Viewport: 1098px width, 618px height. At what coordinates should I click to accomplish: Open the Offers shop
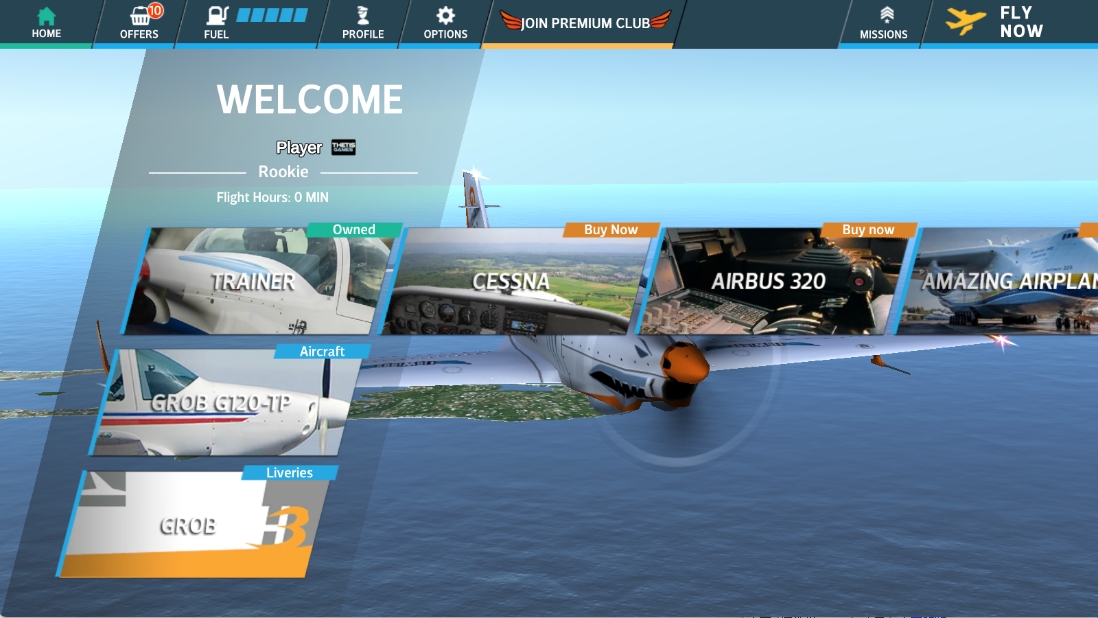pos(139,23)
